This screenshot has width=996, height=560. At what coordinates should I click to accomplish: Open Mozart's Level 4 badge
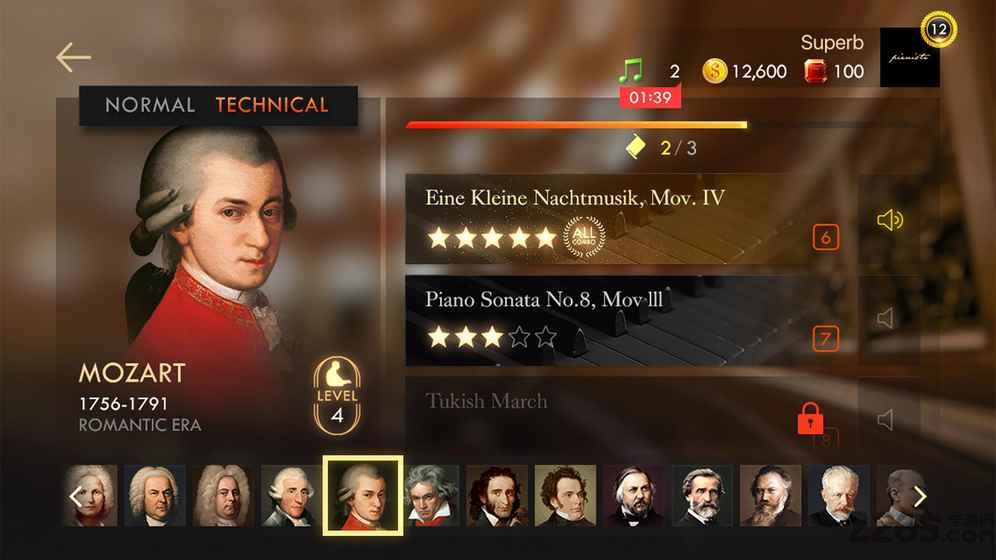pyautogui.click(x=337, y=397)
